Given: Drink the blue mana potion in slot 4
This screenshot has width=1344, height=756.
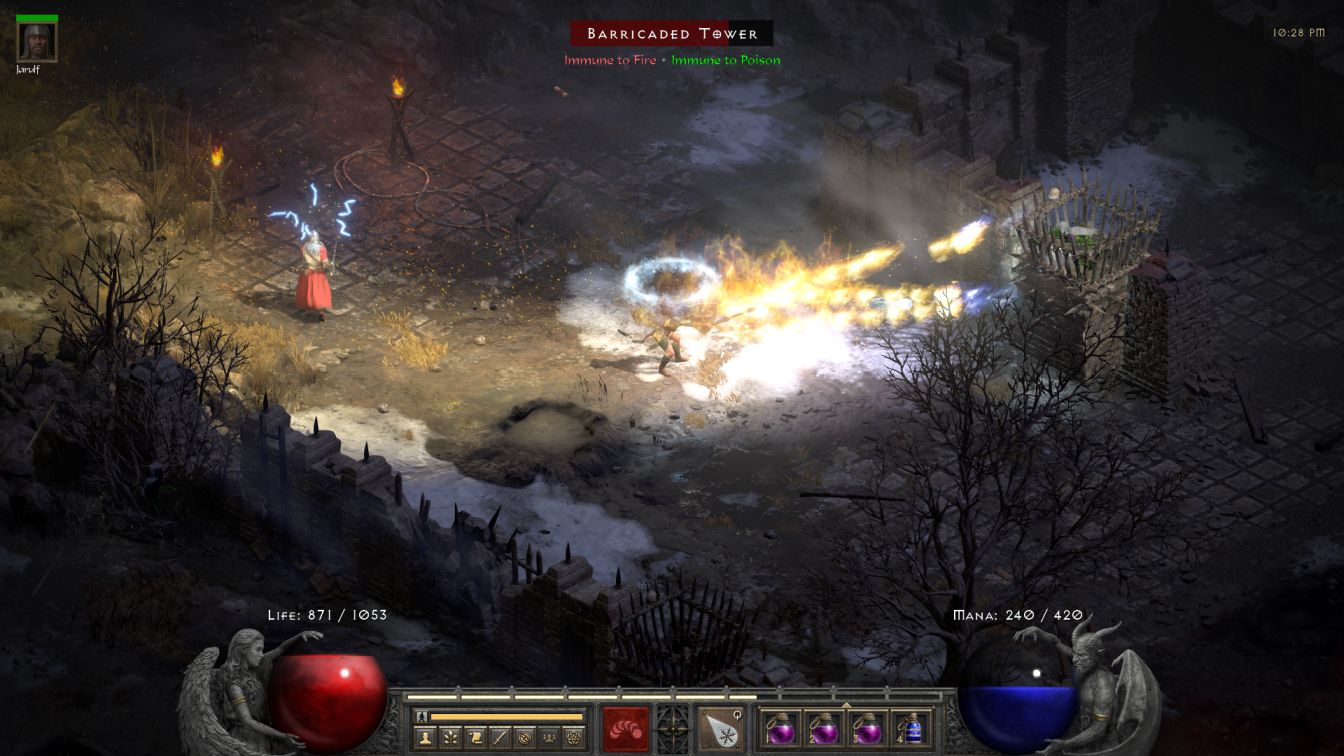Looking at the screenshot, I should click(910, 729).
